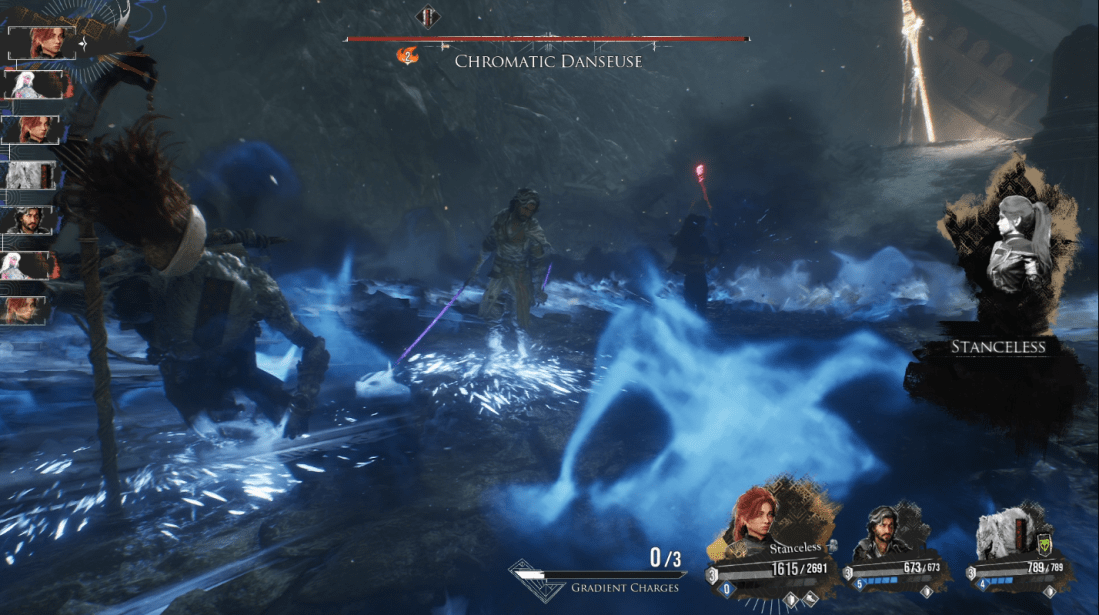Screen dimensions: 1099x615
Task: Select the current-turn portrait at the top of the turn order
Action: [x=42, y=43]
